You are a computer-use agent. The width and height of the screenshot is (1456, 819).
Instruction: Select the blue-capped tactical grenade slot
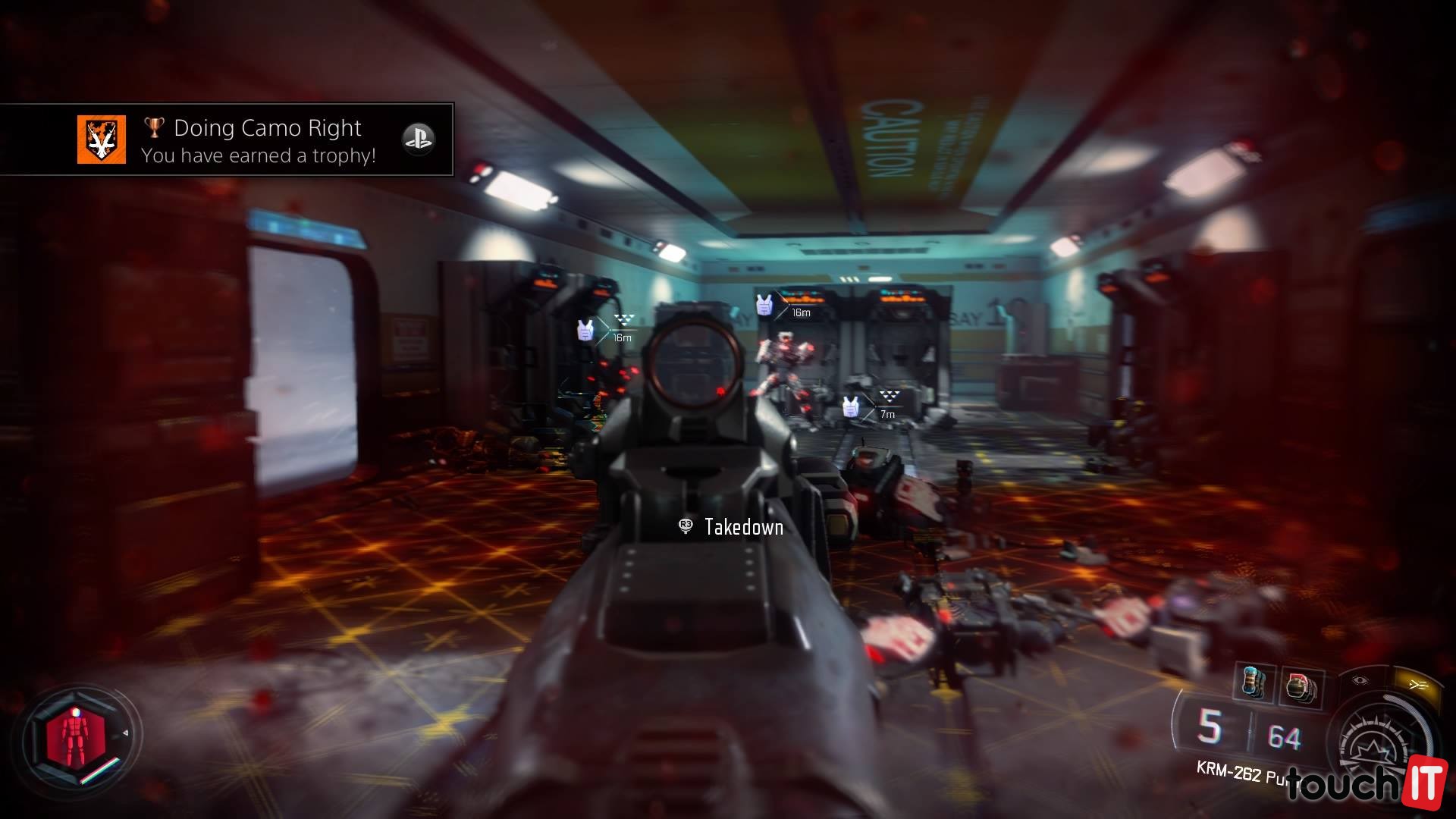(1254, 682)
